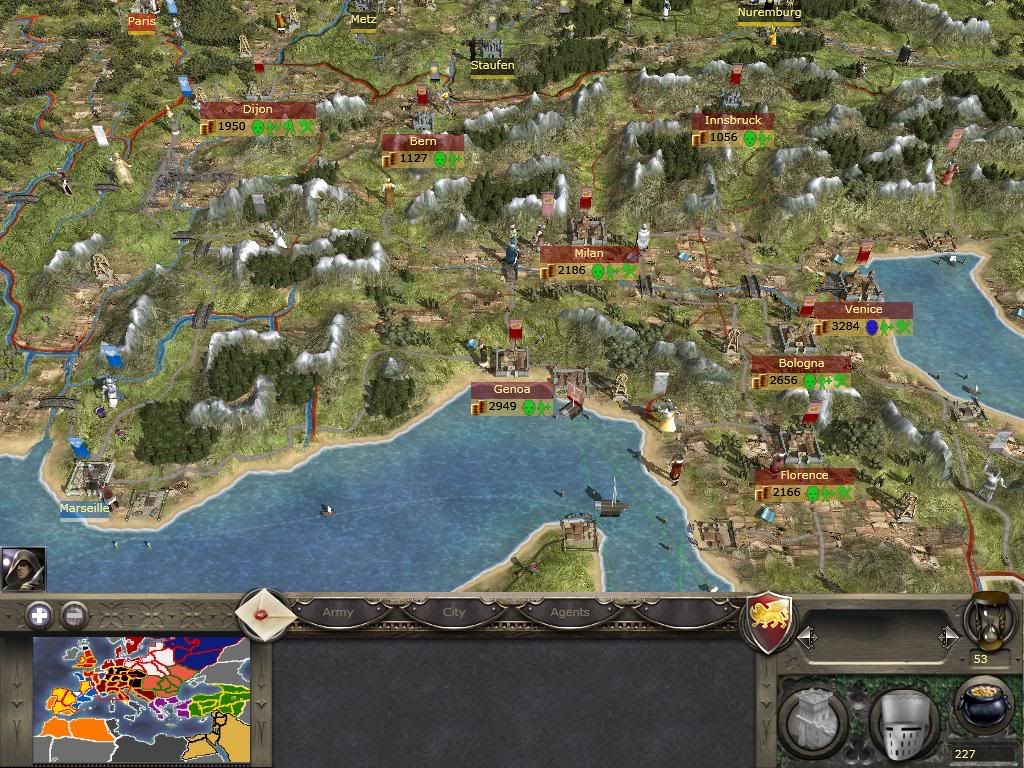The height and width of the screenshot is (768, 1024).
Task: Select the next item with right arrow
Action: (948, 636)
